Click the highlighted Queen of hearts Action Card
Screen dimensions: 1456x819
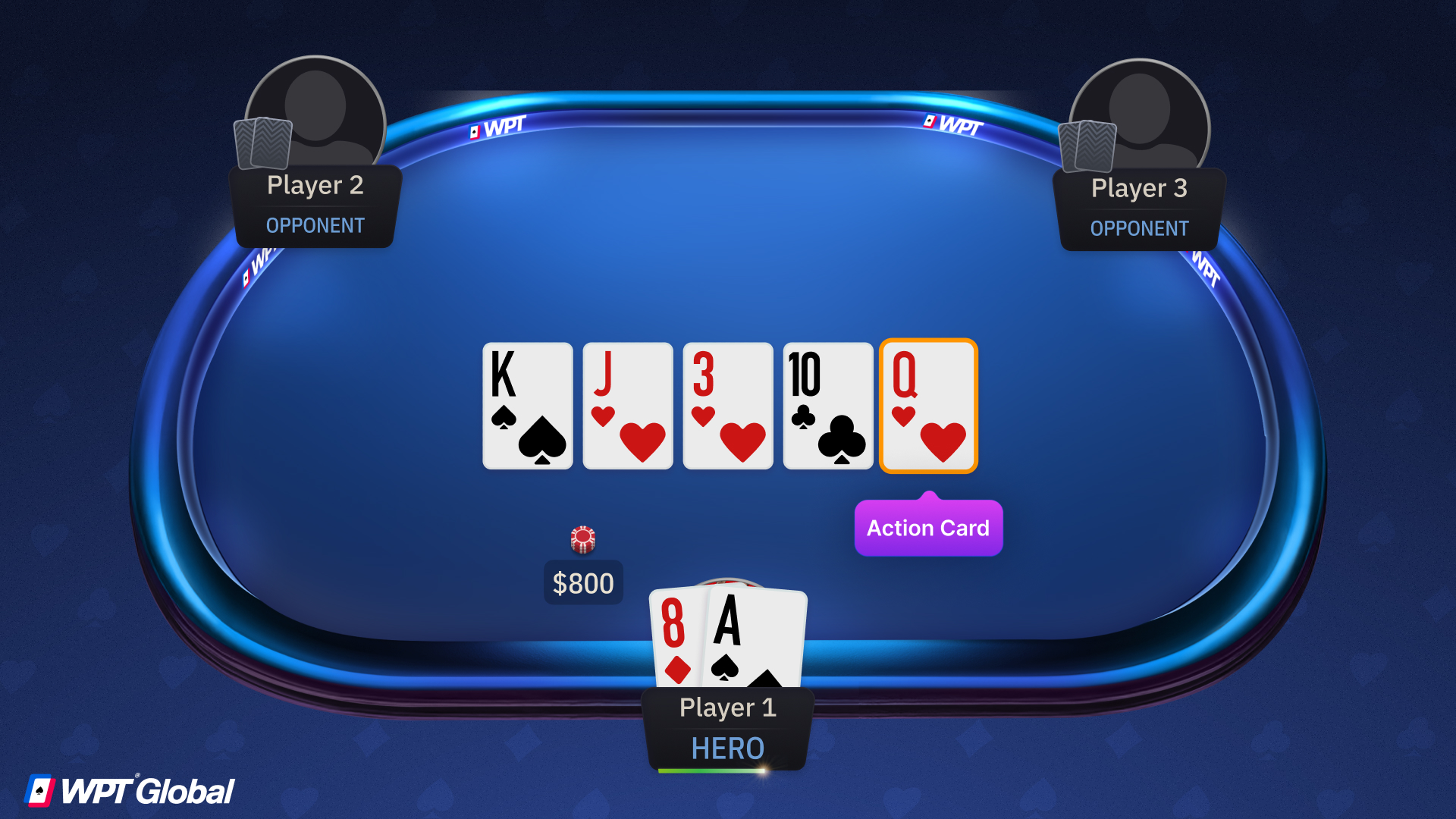(x=928, y=406)
